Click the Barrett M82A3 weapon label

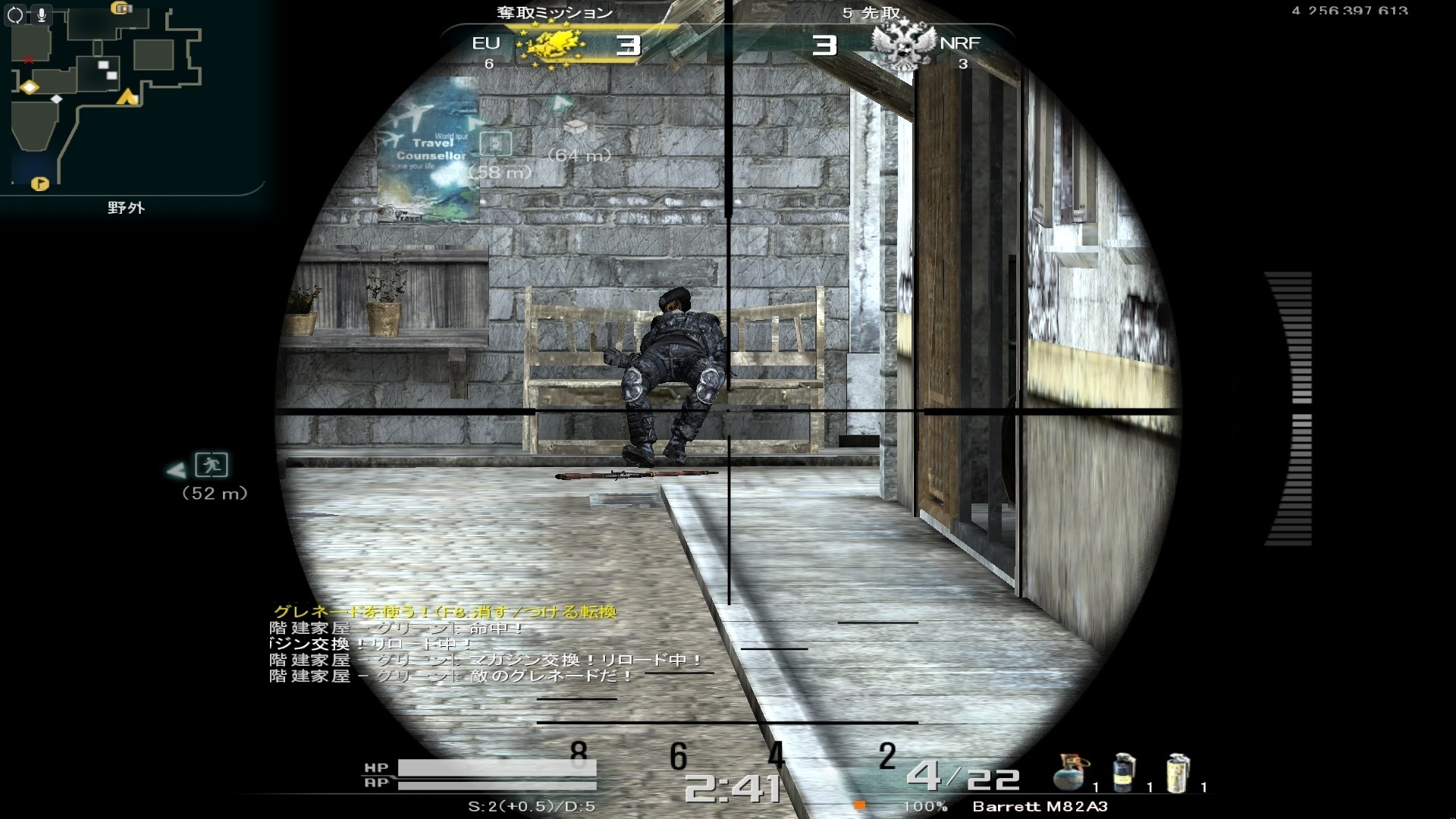pos(1040,806)
